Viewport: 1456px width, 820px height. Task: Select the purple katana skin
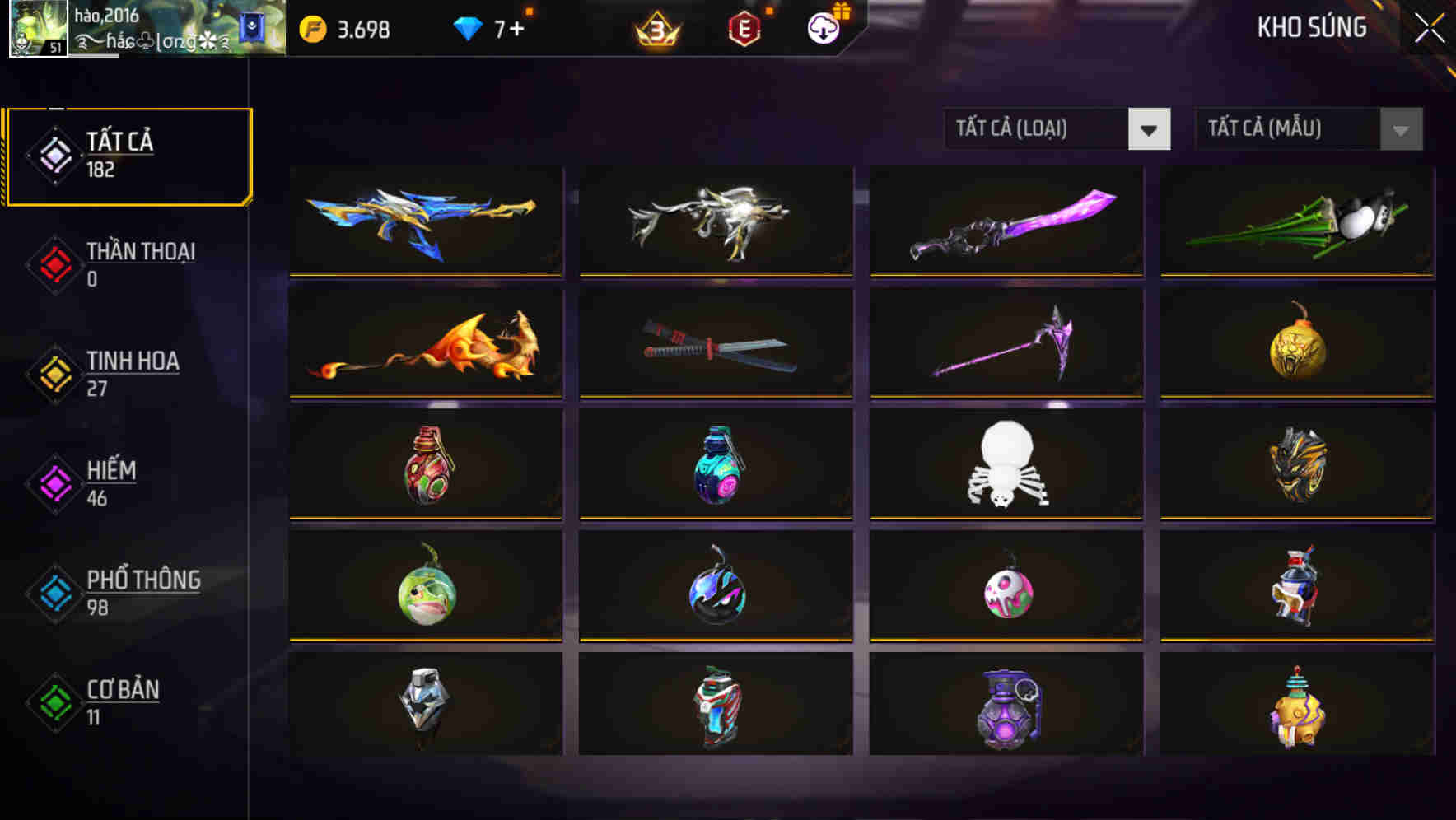[1006, 219]
